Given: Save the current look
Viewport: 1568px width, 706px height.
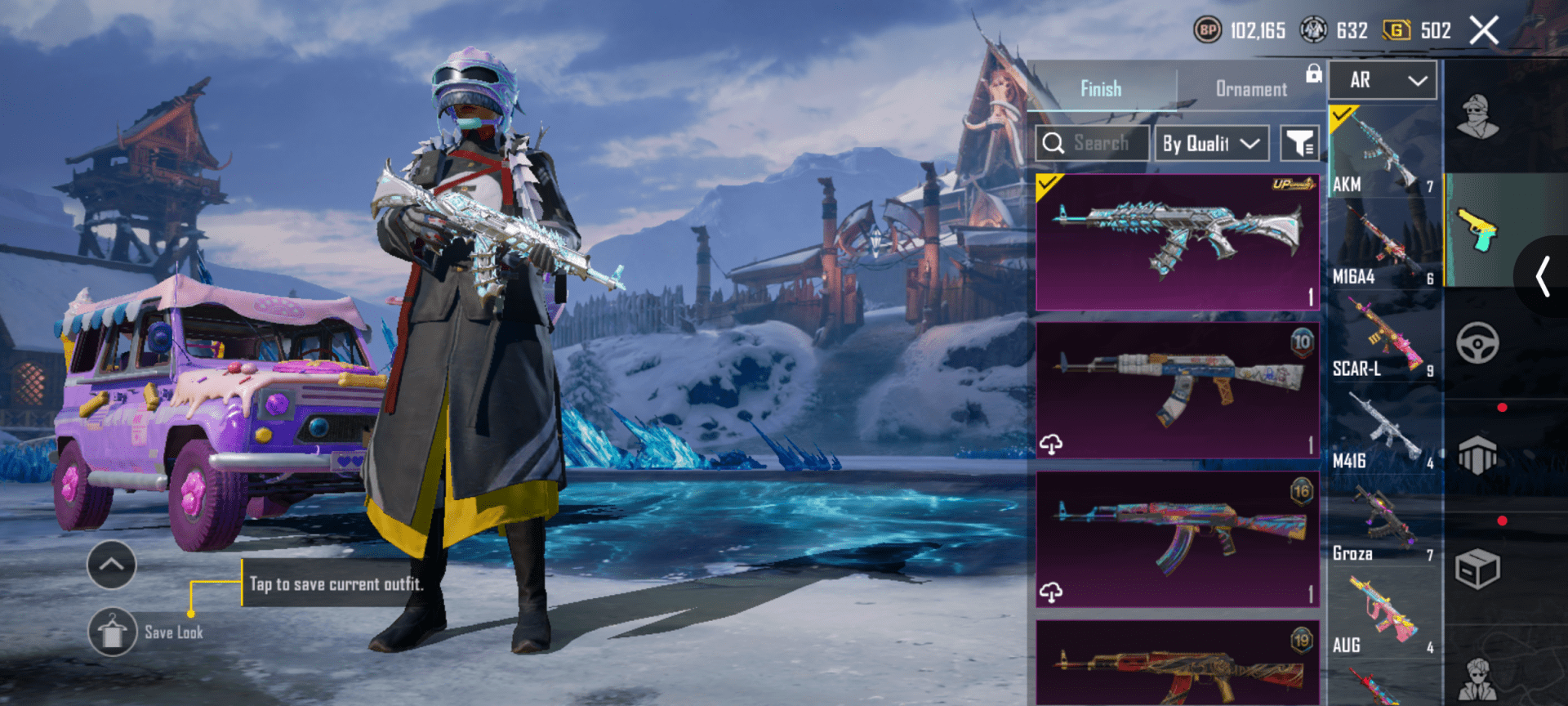Looking at the screenshot, I should pyautogui.click(x=113, y=632).
